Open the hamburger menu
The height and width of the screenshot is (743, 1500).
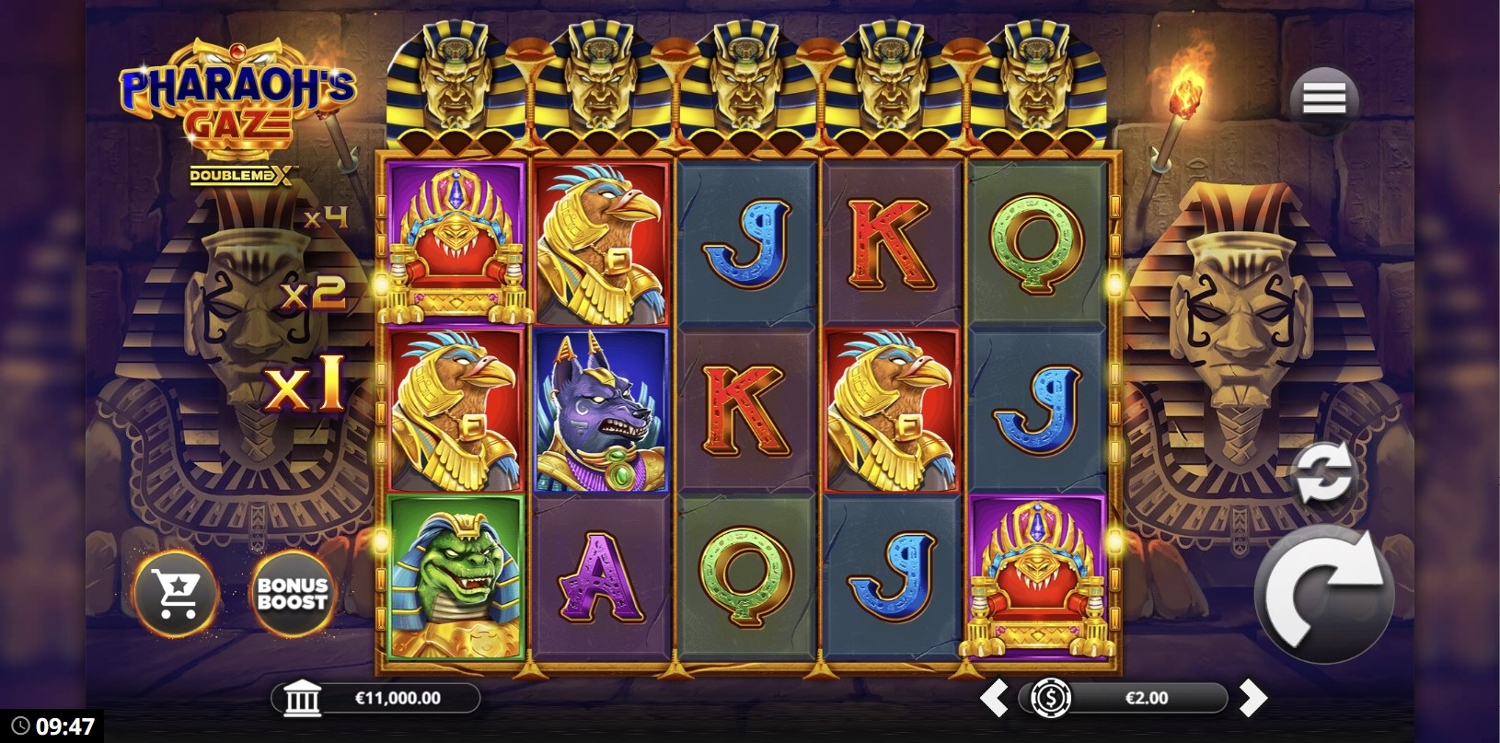tap(1324, 99)
